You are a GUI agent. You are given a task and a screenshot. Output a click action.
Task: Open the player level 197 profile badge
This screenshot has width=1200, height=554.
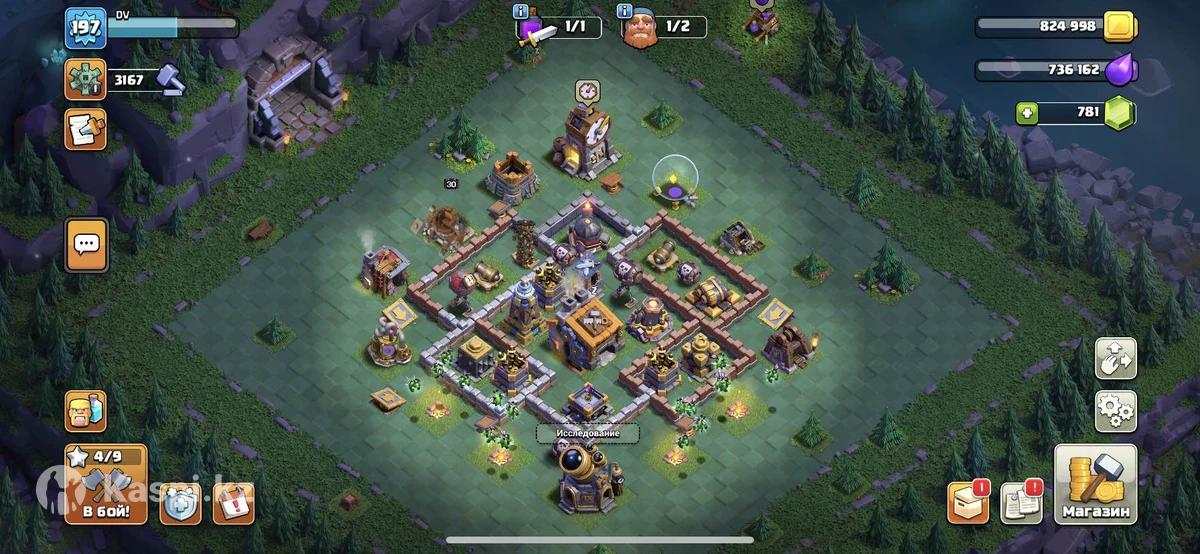[85, 27]
